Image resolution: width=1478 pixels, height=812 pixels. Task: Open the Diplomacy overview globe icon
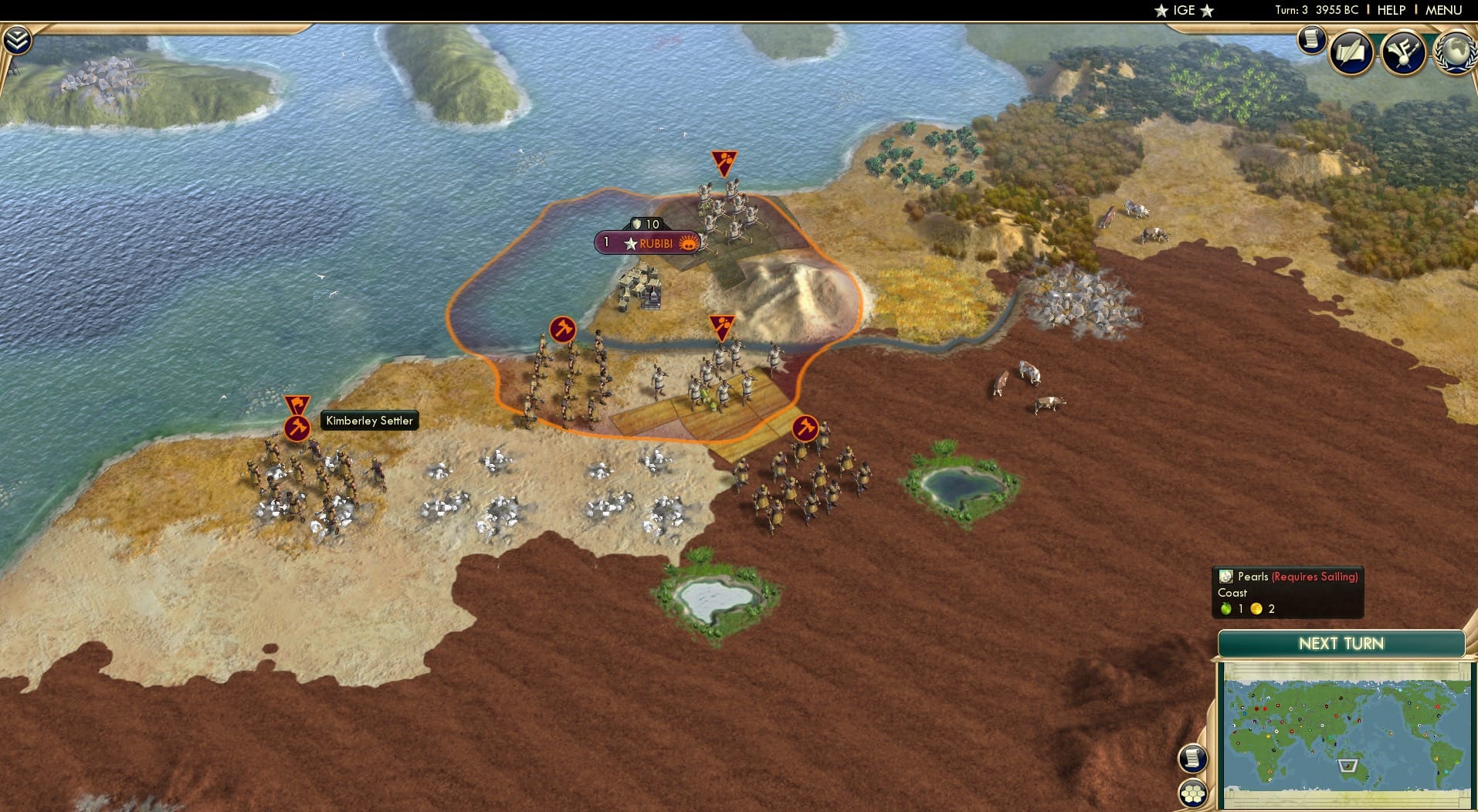point(1457,52)
